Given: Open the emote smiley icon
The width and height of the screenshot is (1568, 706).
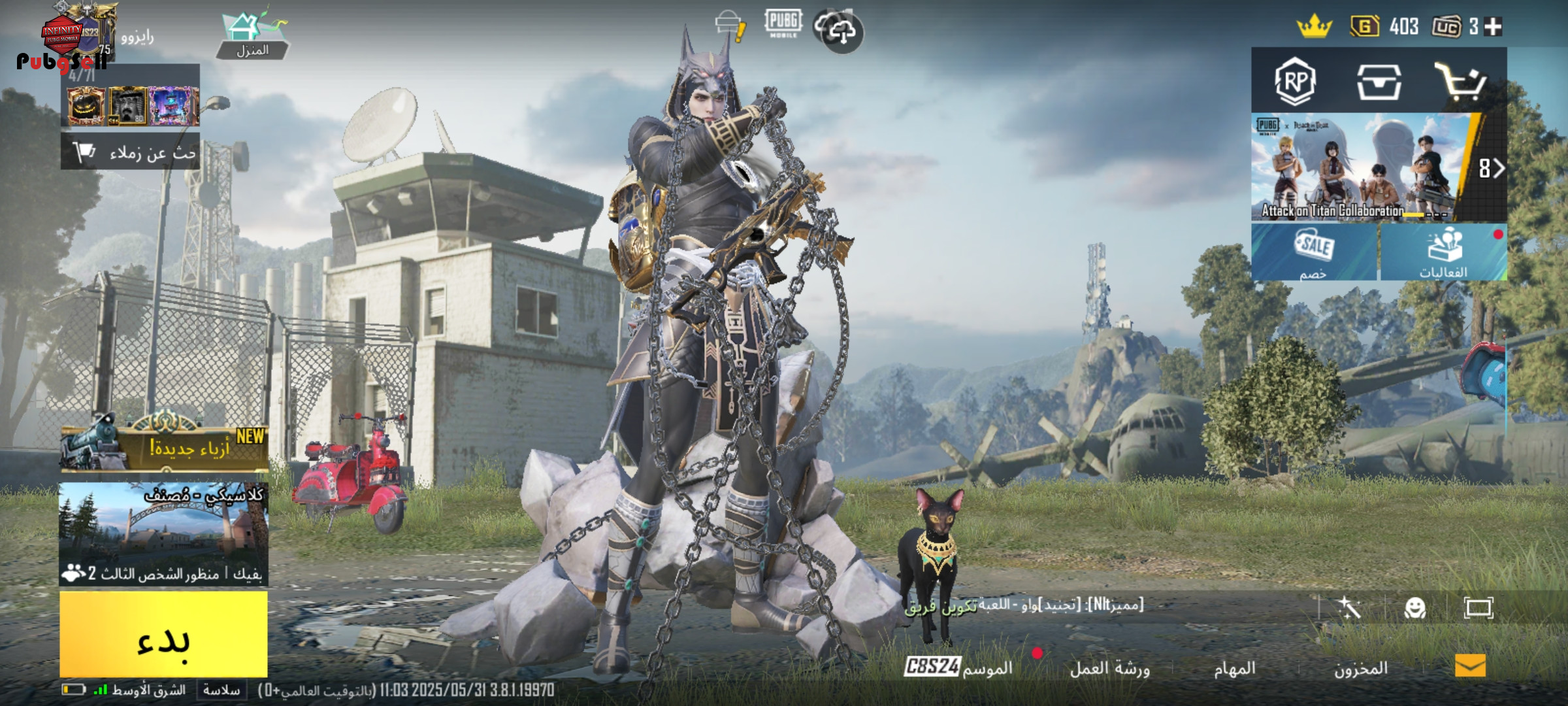Looking at the screenshot, I should coord(1414,608).
